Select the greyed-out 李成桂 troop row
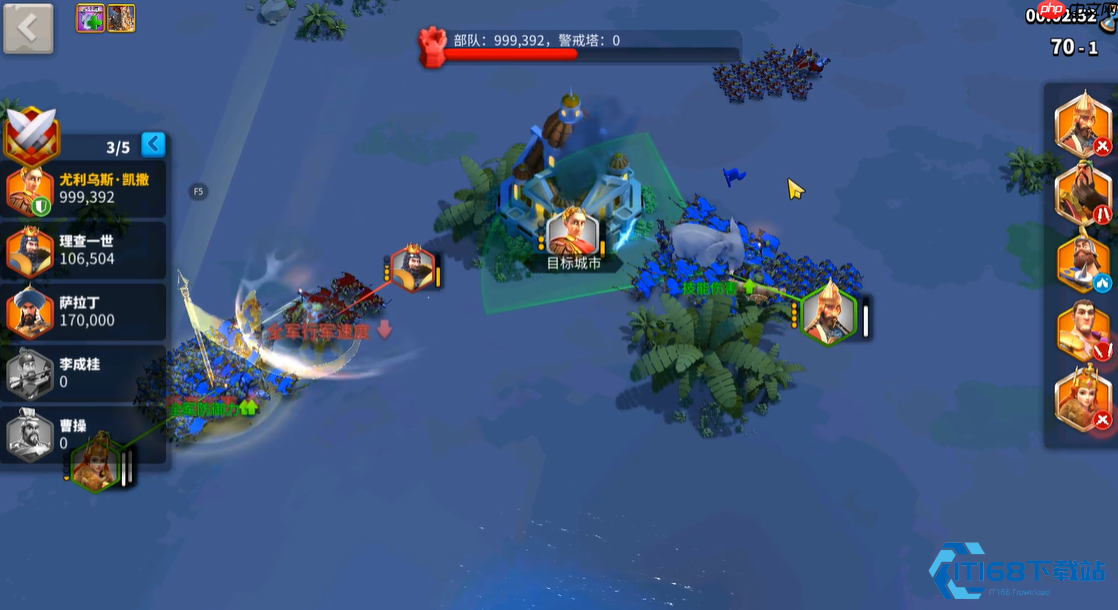 coord(84,373)
